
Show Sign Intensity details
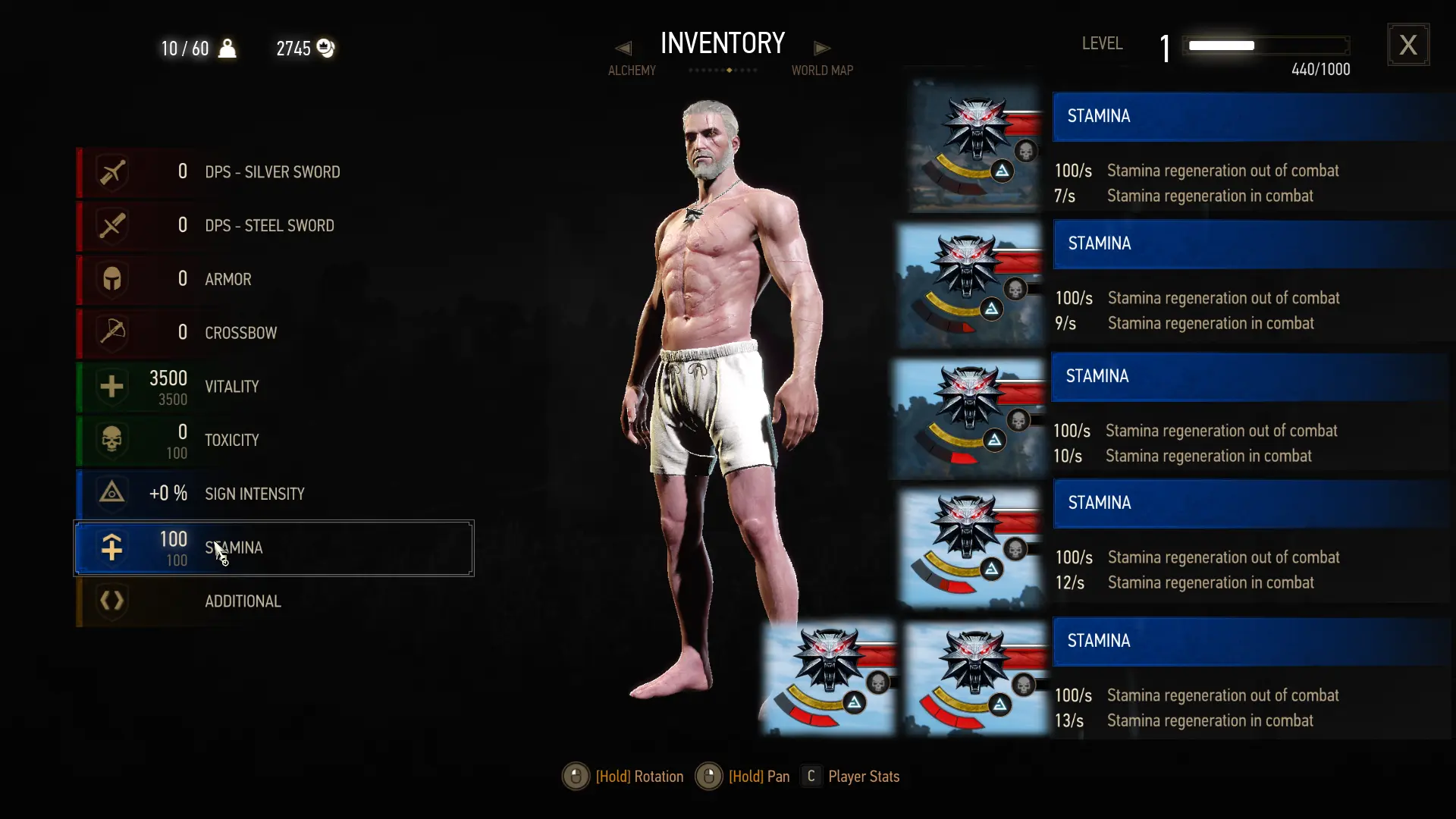[273, 494]
